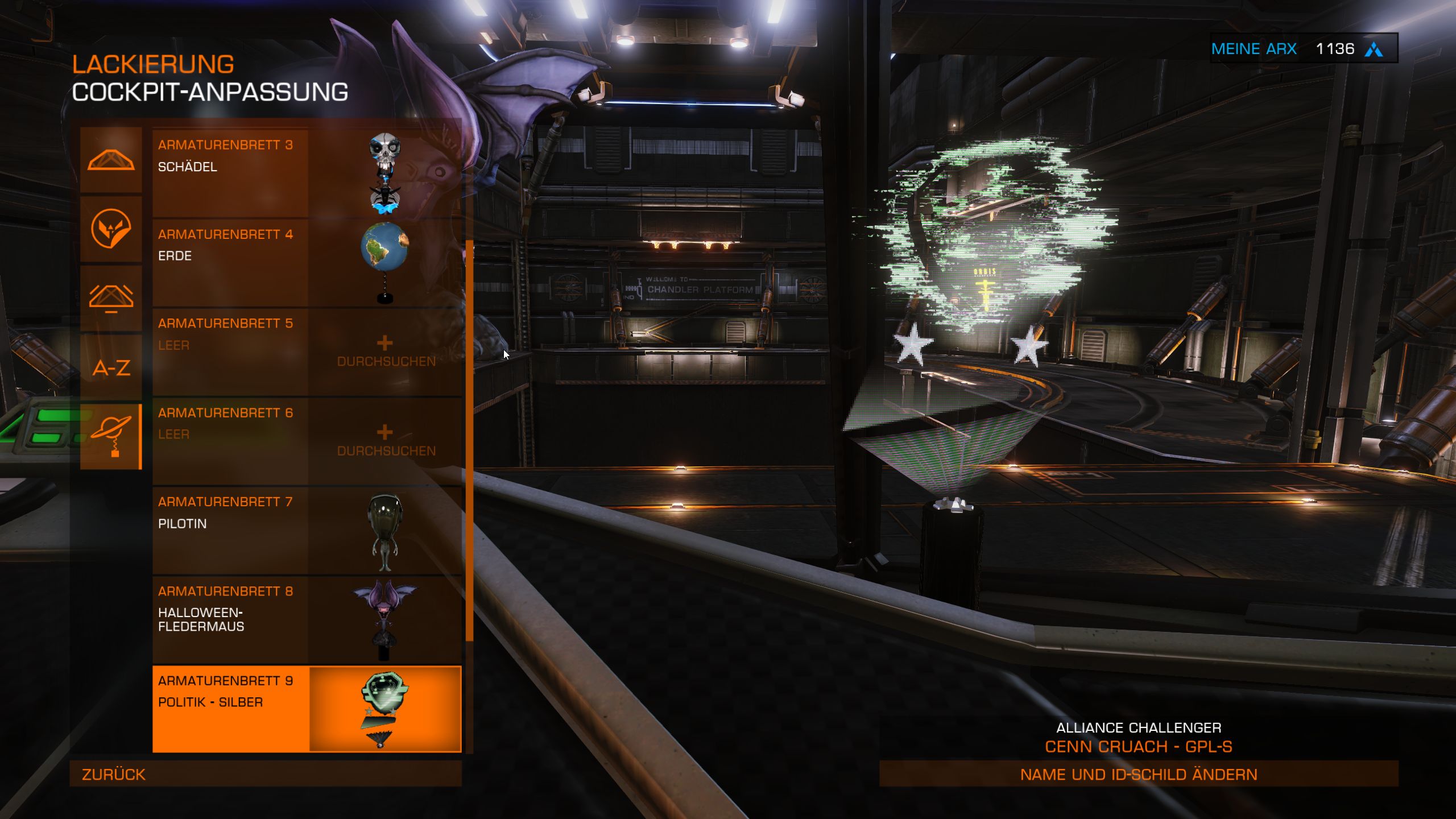Click the orange list scrollbar
The width and height of the screenshot is (1456, 819).
pos(469,441)
